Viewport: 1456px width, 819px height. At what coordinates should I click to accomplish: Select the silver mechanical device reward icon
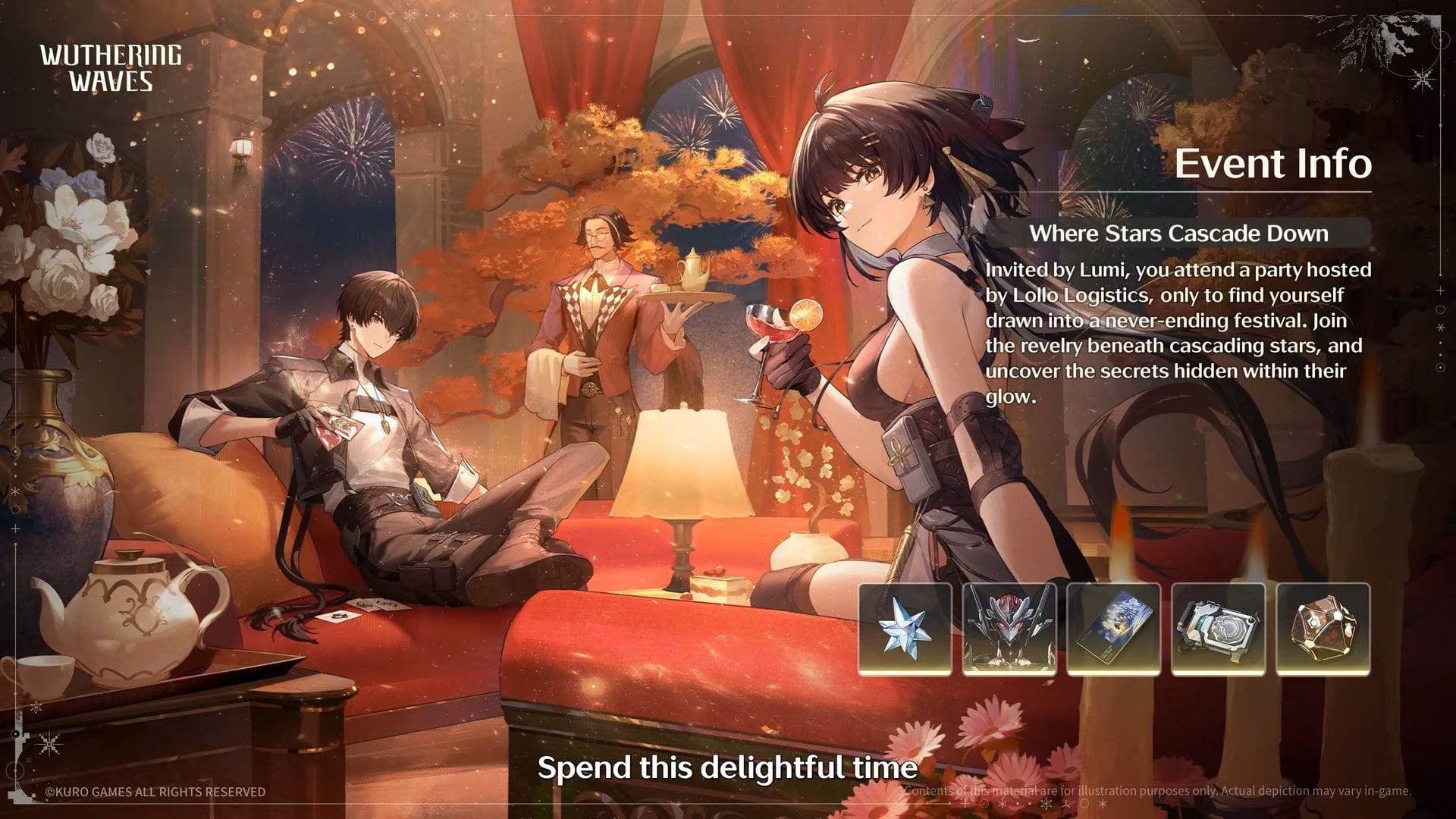(x=1218, y=629)
